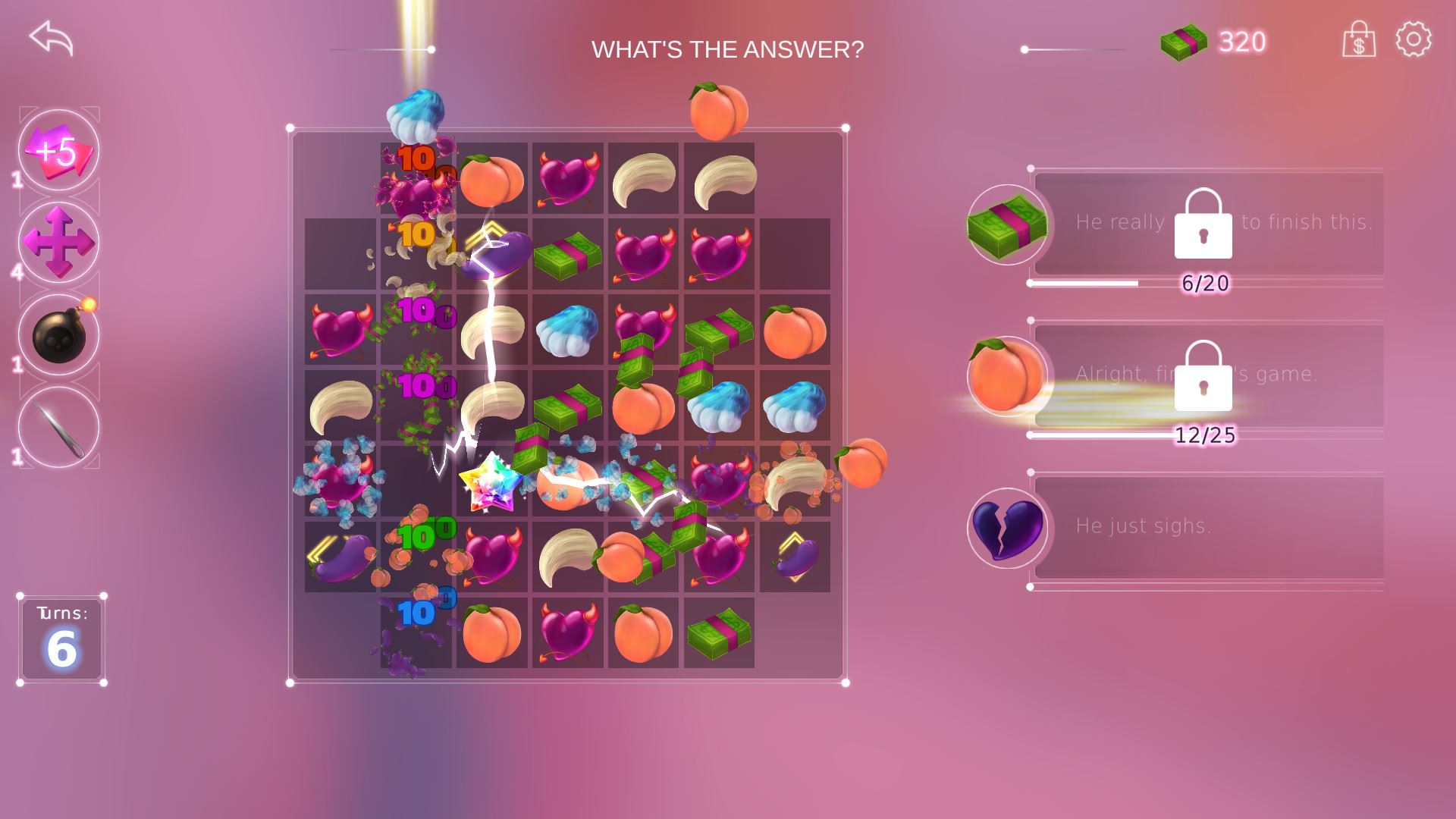Viewport: 1456px width, 819px height.
Task: Choose the locked peach answer option
Action: tap(1206, 375)
